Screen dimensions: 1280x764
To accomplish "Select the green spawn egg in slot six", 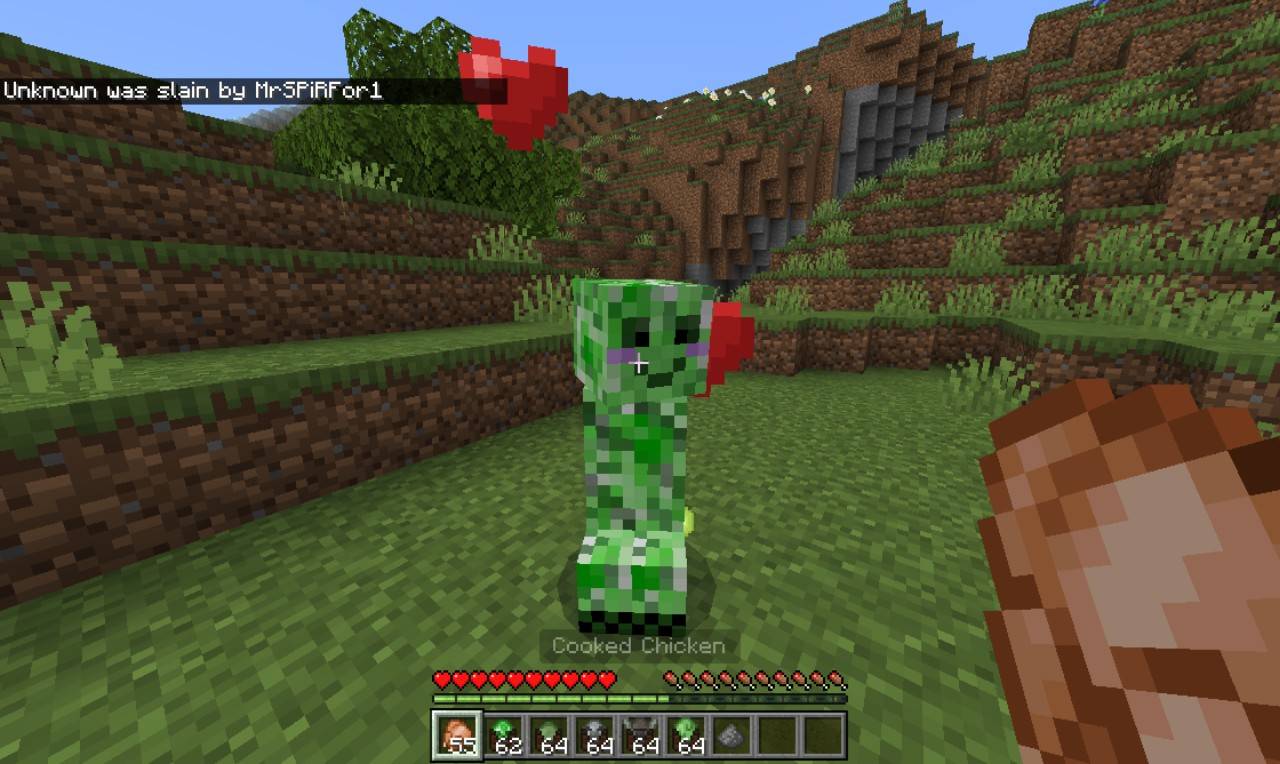I will pyautogui.click(x=686, y=738).
